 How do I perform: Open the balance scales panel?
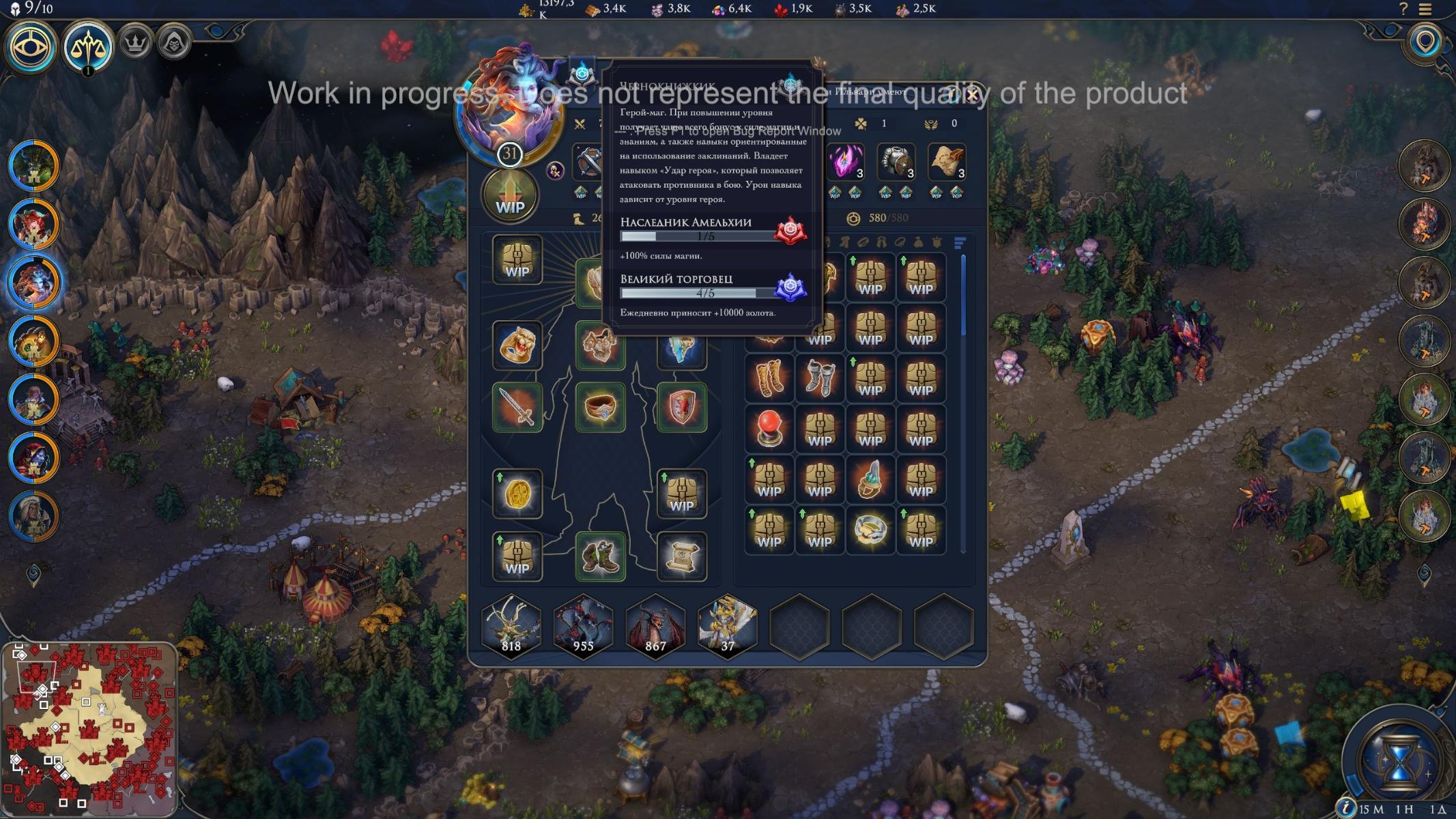(88, 46)
